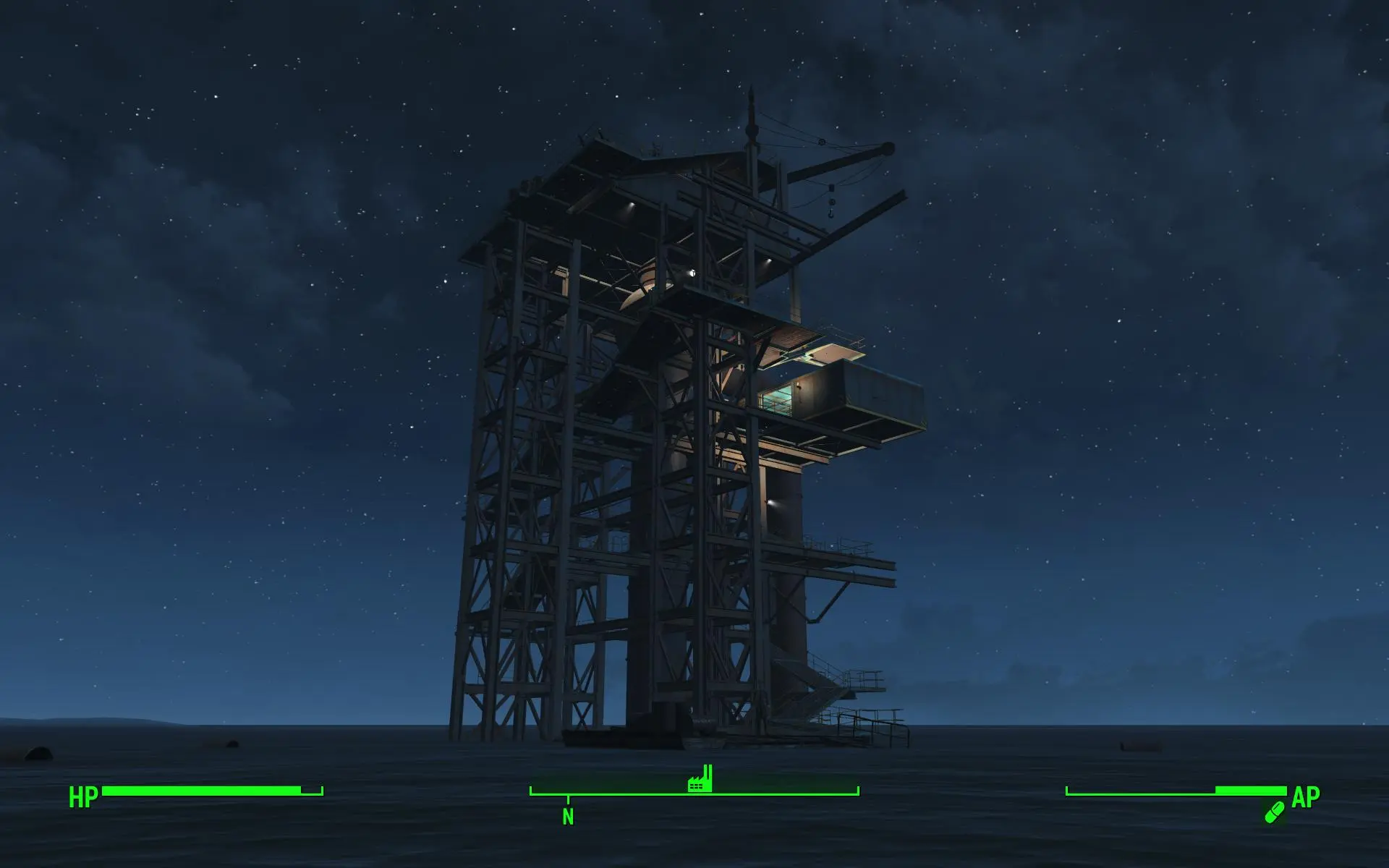Click the factory location marker on the compass

(x=700, y=779)
